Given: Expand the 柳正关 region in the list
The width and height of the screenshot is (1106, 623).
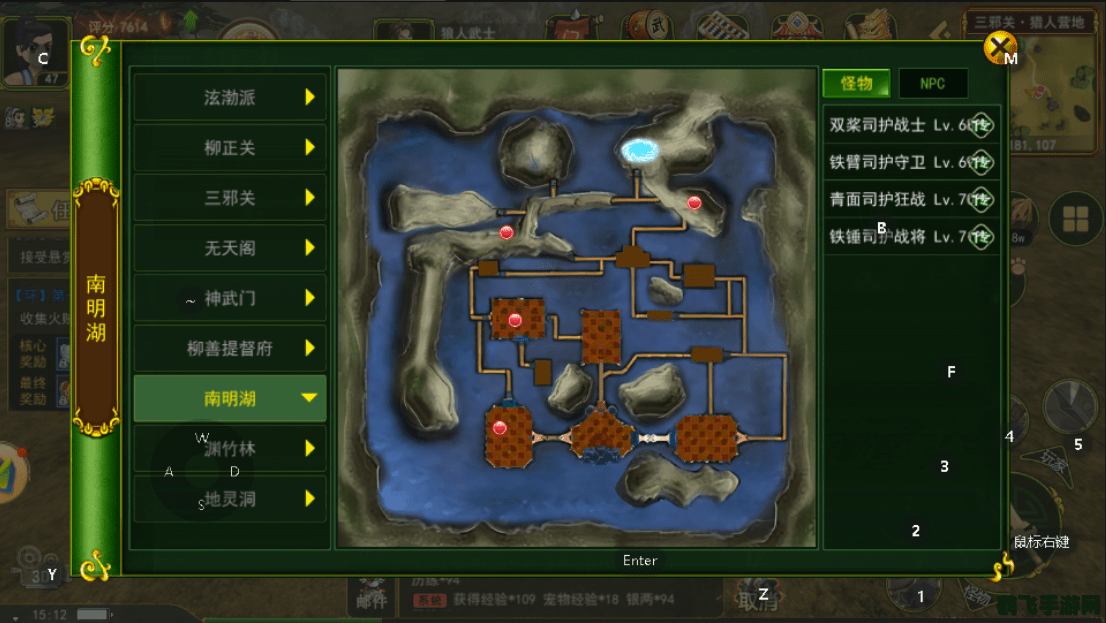Looking at the screenshot, I should [x=231, y=148].
